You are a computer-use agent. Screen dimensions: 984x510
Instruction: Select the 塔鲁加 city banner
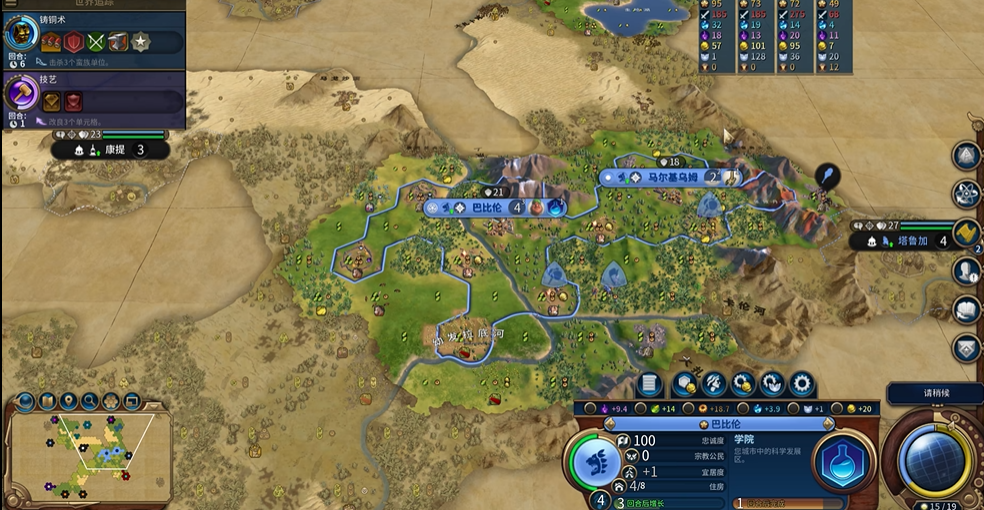908,241
